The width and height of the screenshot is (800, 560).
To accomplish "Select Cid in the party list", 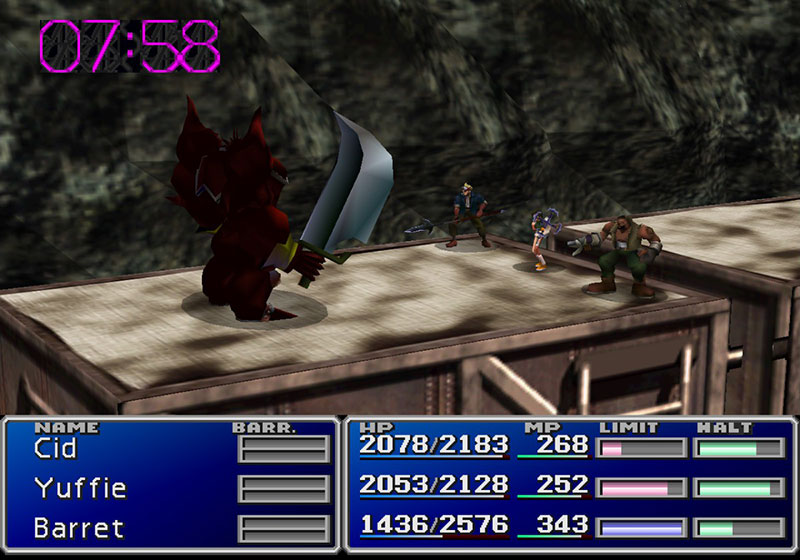I will click(56, 449).
